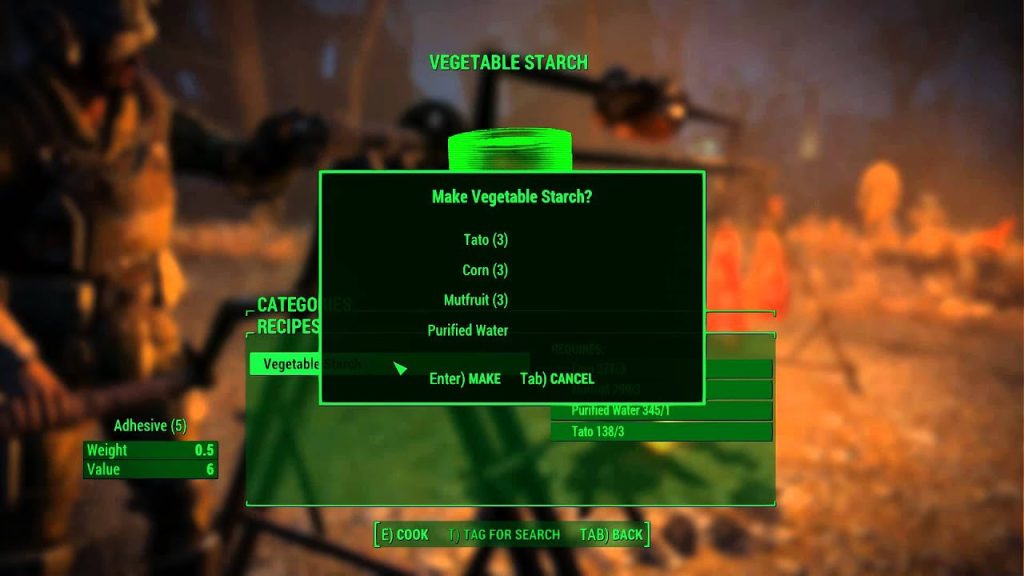Viewport: 1024px width, 576px height.
Task: Confirm with the MAKE button
Action: [465, 379]
